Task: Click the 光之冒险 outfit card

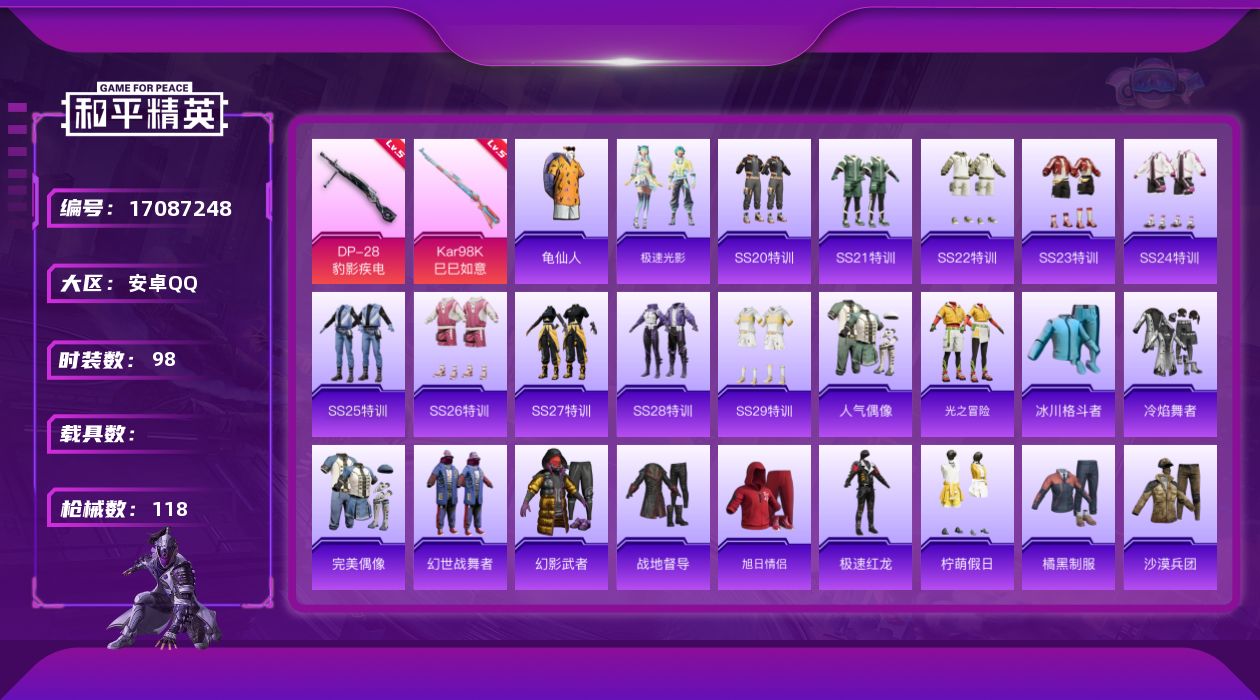Action: pos(967,364)
